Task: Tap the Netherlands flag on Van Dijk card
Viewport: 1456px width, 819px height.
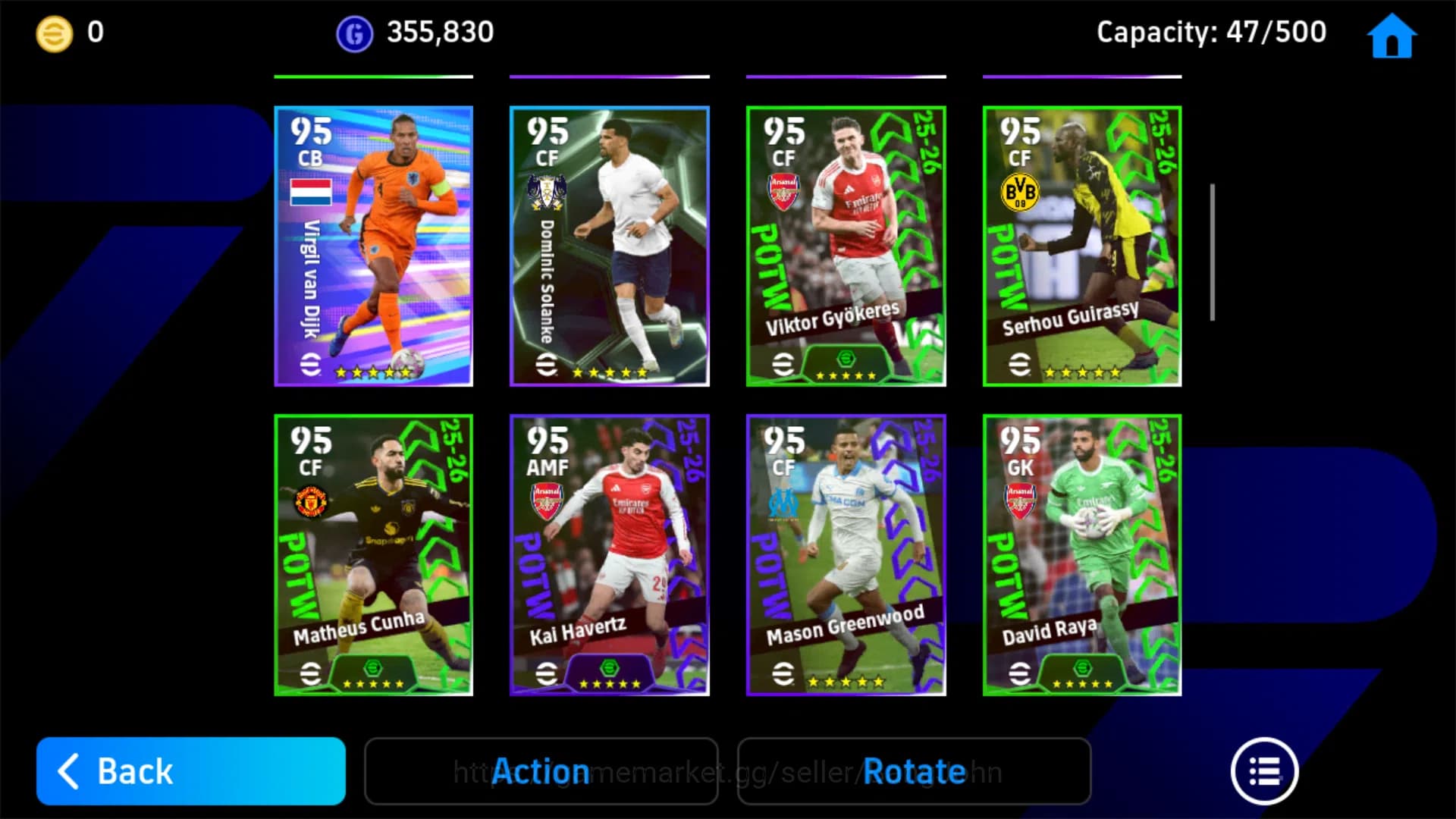Action: tap(310, 192)
